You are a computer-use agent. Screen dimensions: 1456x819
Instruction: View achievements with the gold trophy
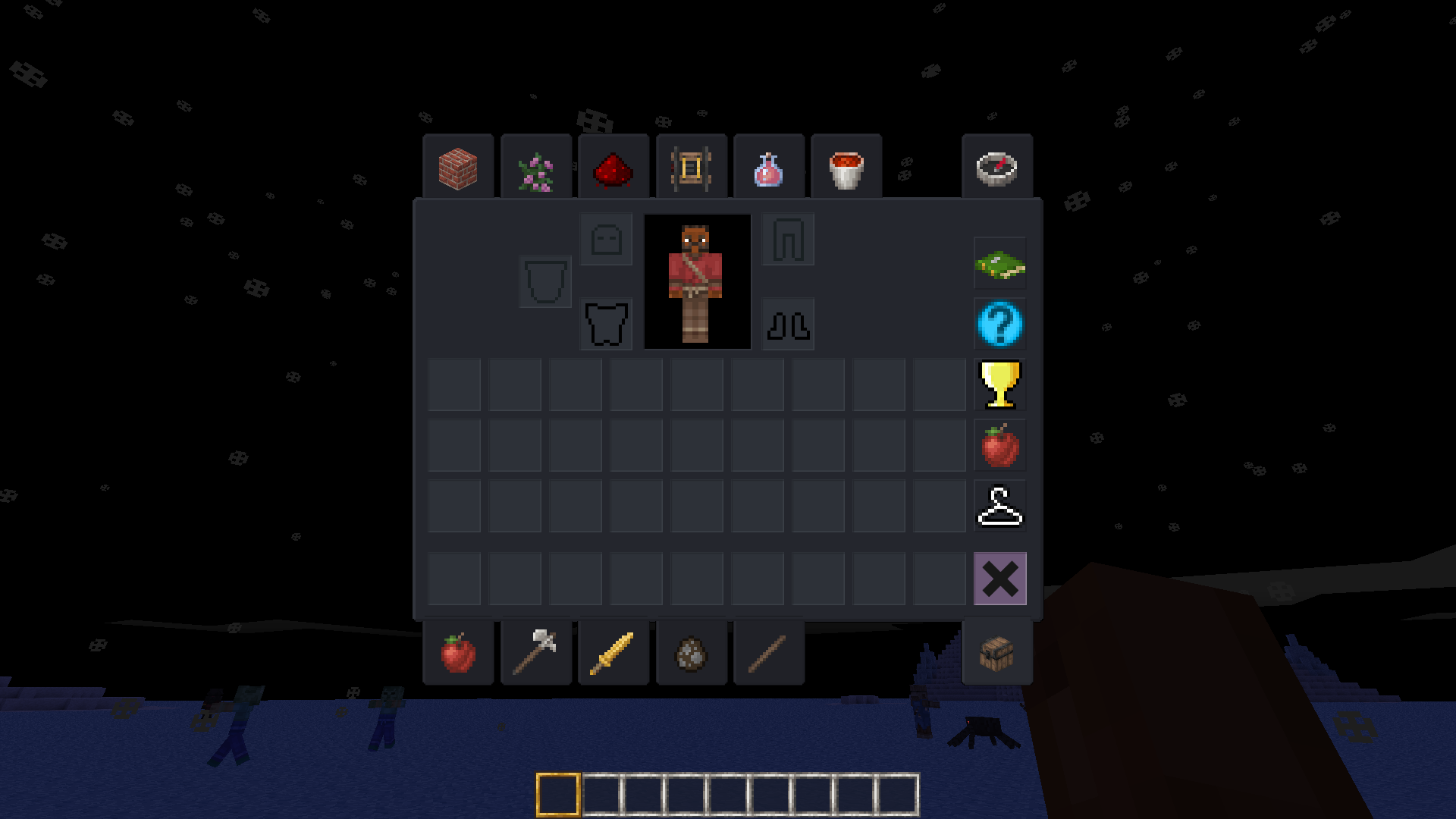[999, 384]
